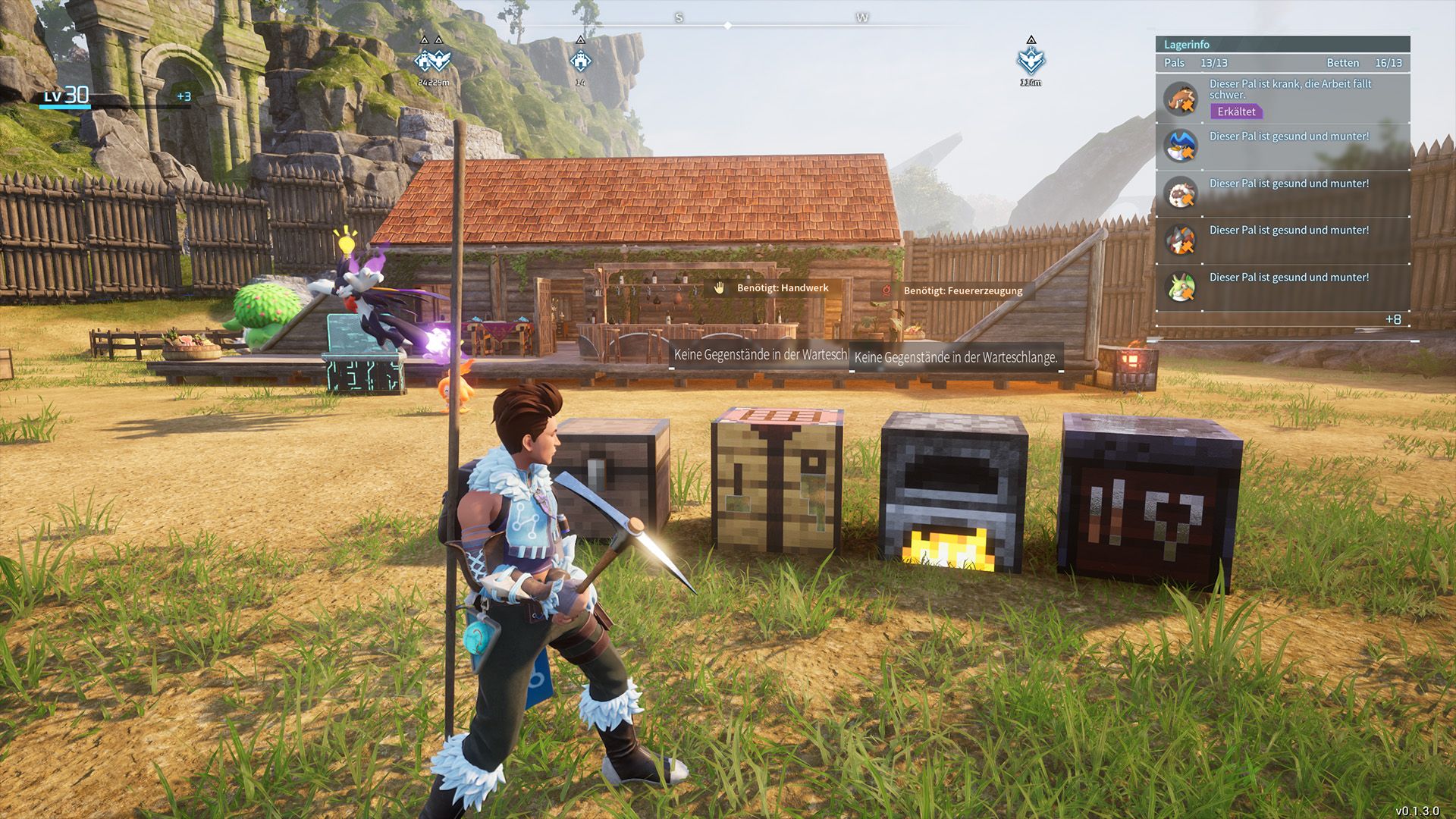Click the purple Erkältet status tag
Viewport: 1456px width, 819px height.
point(1236,111)
